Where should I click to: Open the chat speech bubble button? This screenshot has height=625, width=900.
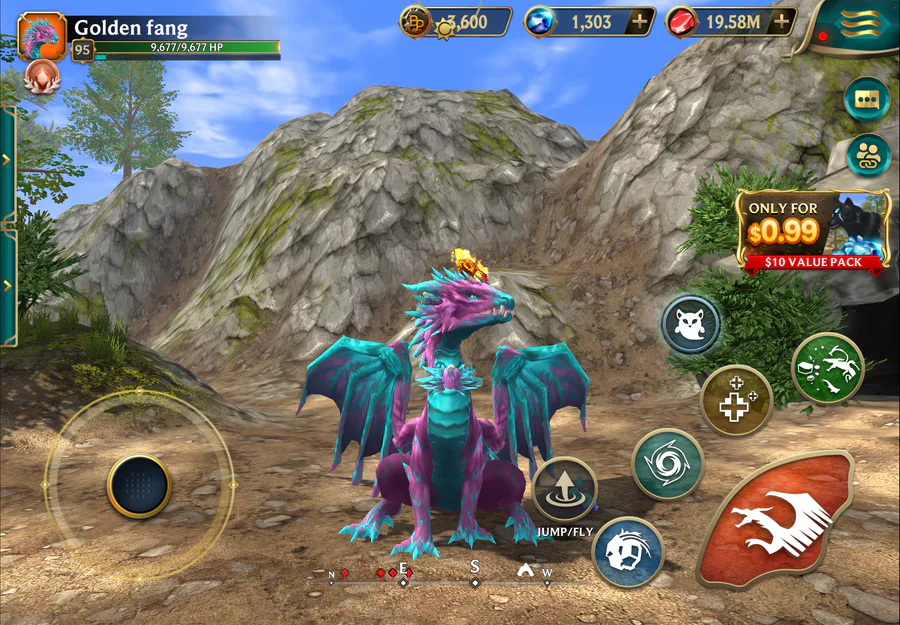[866, 99]
